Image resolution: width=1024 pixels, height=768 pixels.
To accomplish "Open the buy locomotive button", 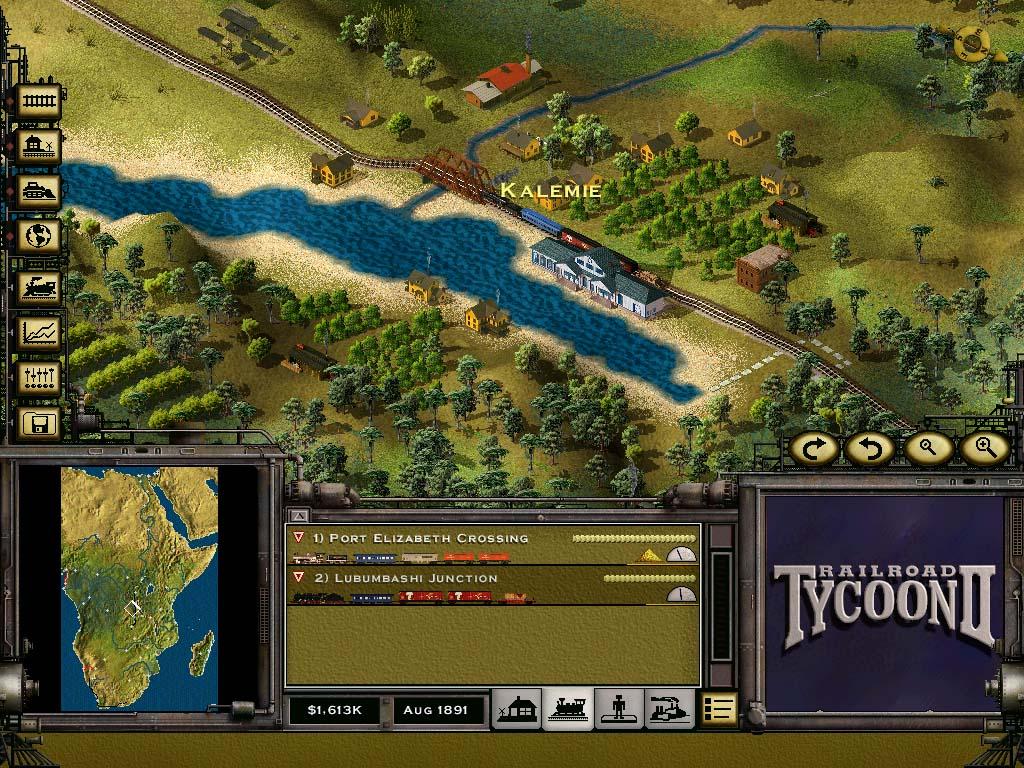I will (x=38, y=287).
